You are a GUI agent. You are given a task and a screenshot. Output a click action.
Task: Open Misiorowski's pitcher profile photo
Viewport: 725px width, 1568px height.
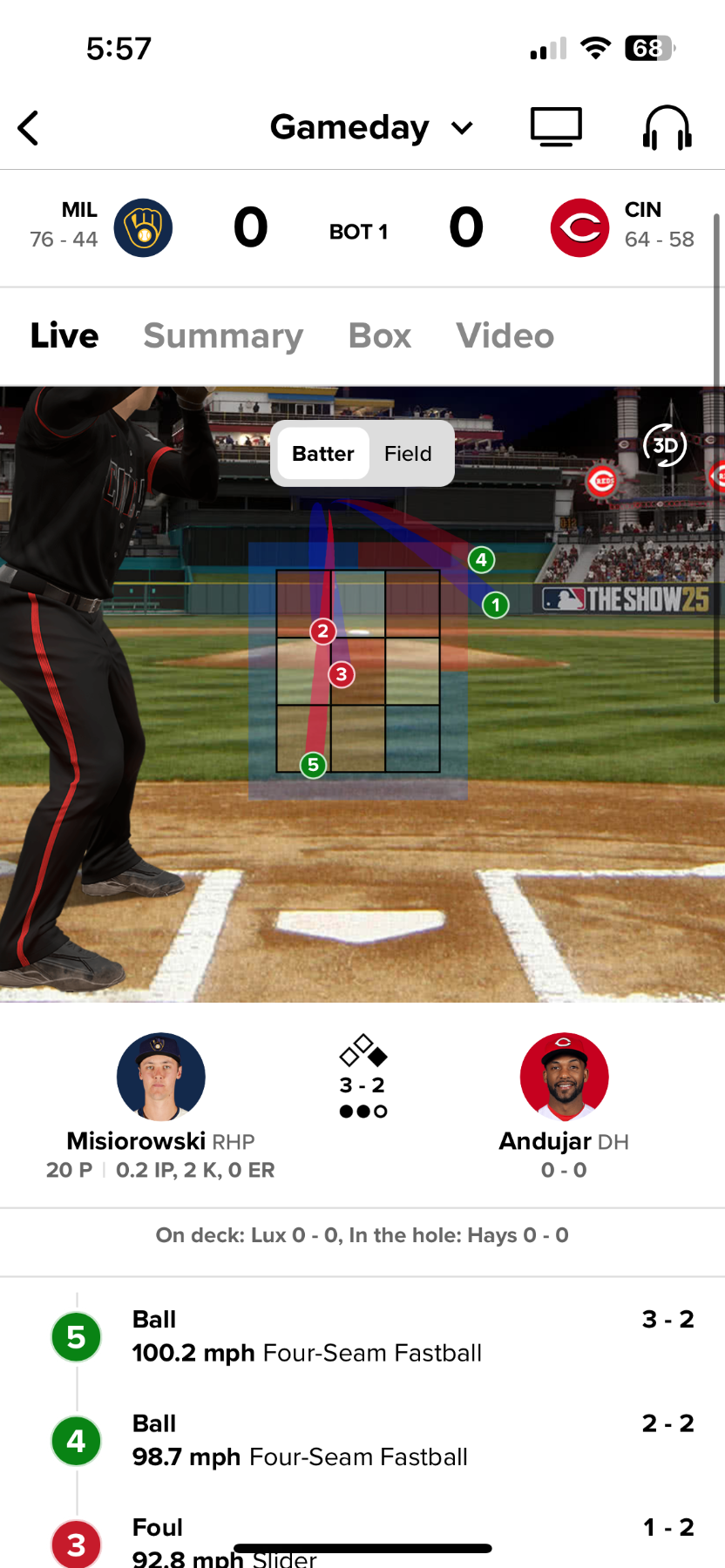click(x=161, y=1077)
